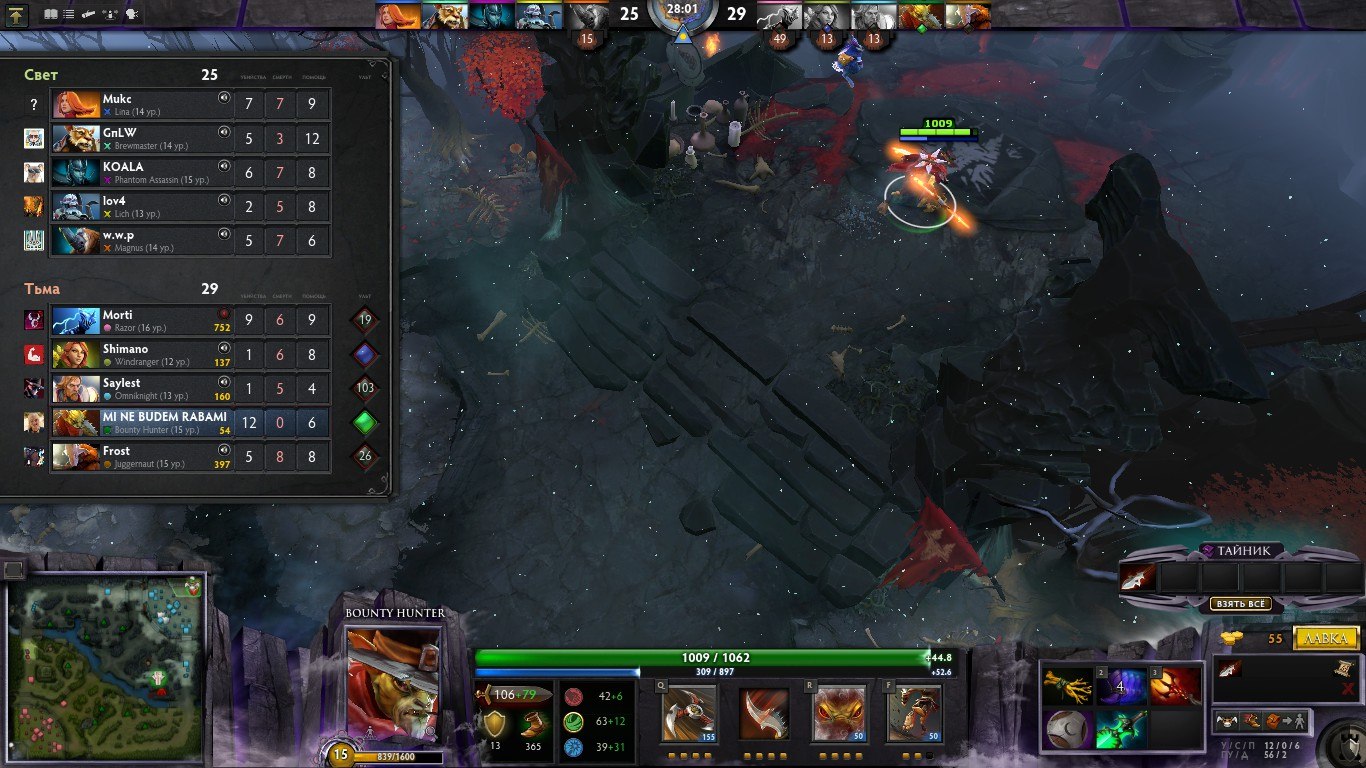Click the minimap
The image size is (1366, 768).
(106, 657)
